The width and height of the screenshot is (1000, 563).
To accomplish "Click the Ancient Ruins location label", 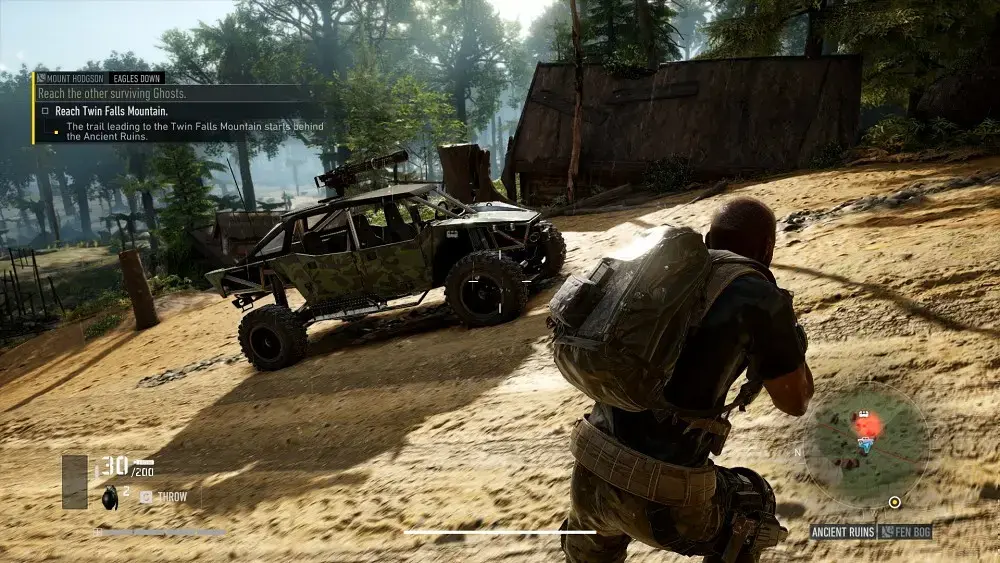I will [843, 533].
